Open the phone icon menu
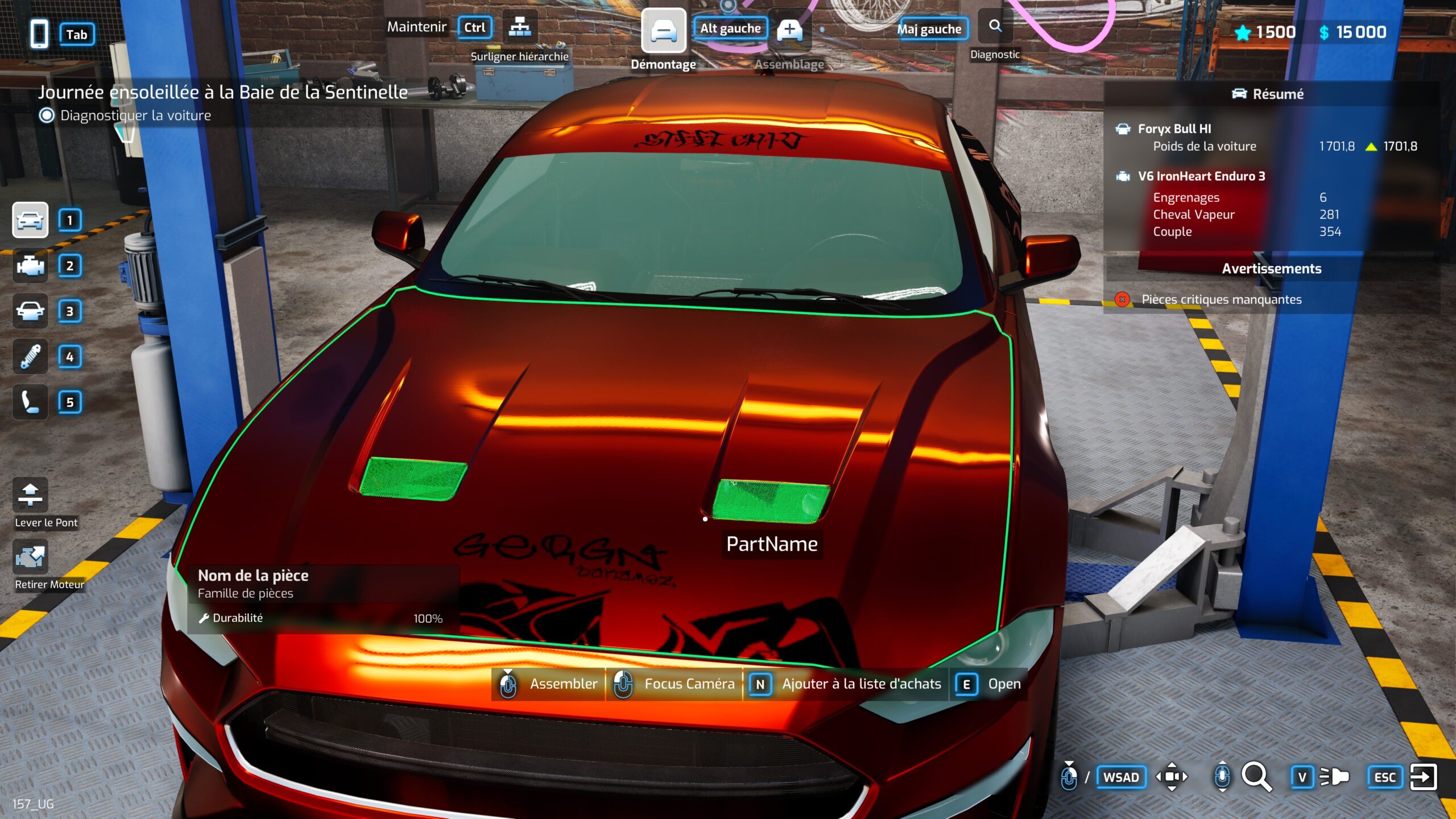Screen dimensions: 1456x819 (39, 34)
